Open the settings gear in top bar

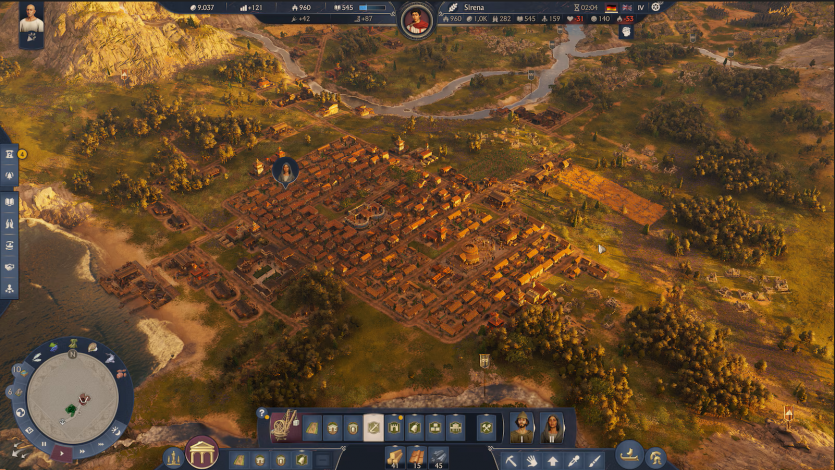click(x=656, y=7)
